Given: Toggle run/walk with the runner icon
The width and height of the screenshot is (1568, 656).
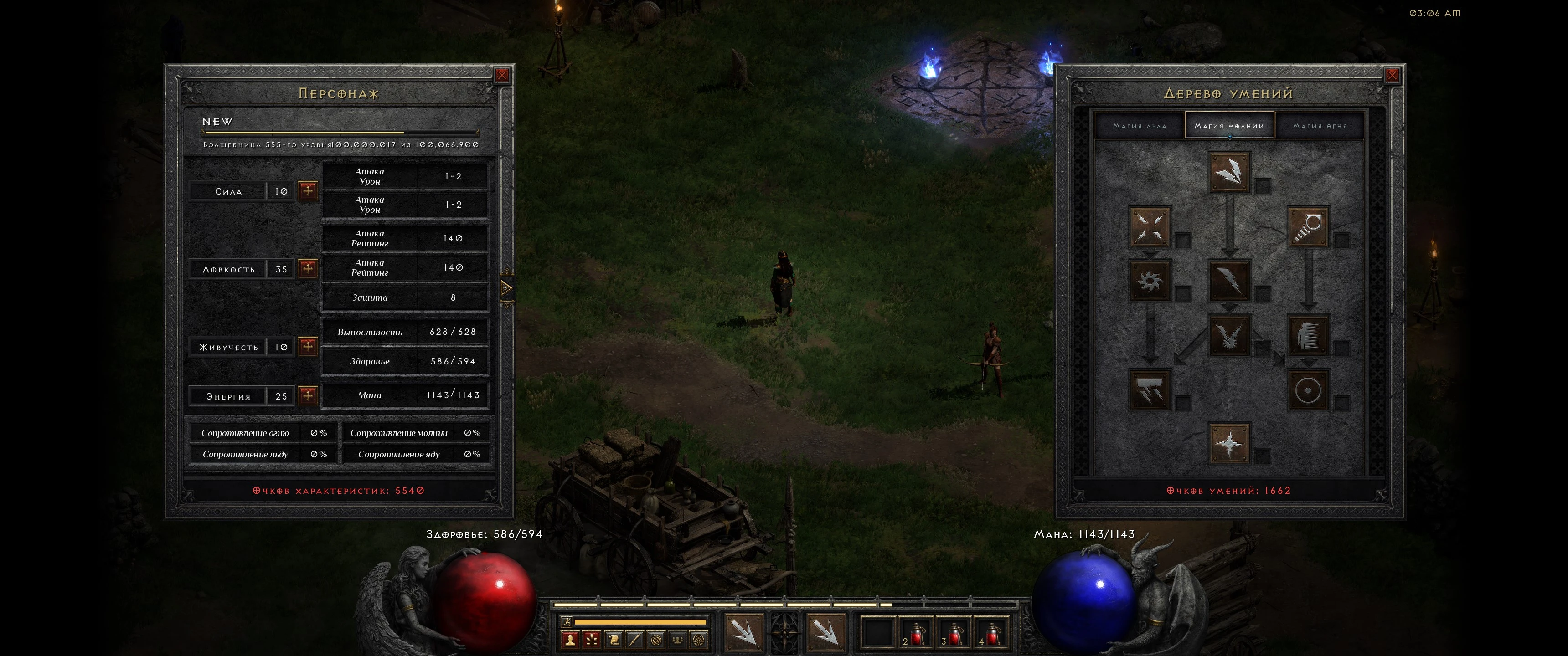Looking at the screenshot, I should [x=567, y=623].
